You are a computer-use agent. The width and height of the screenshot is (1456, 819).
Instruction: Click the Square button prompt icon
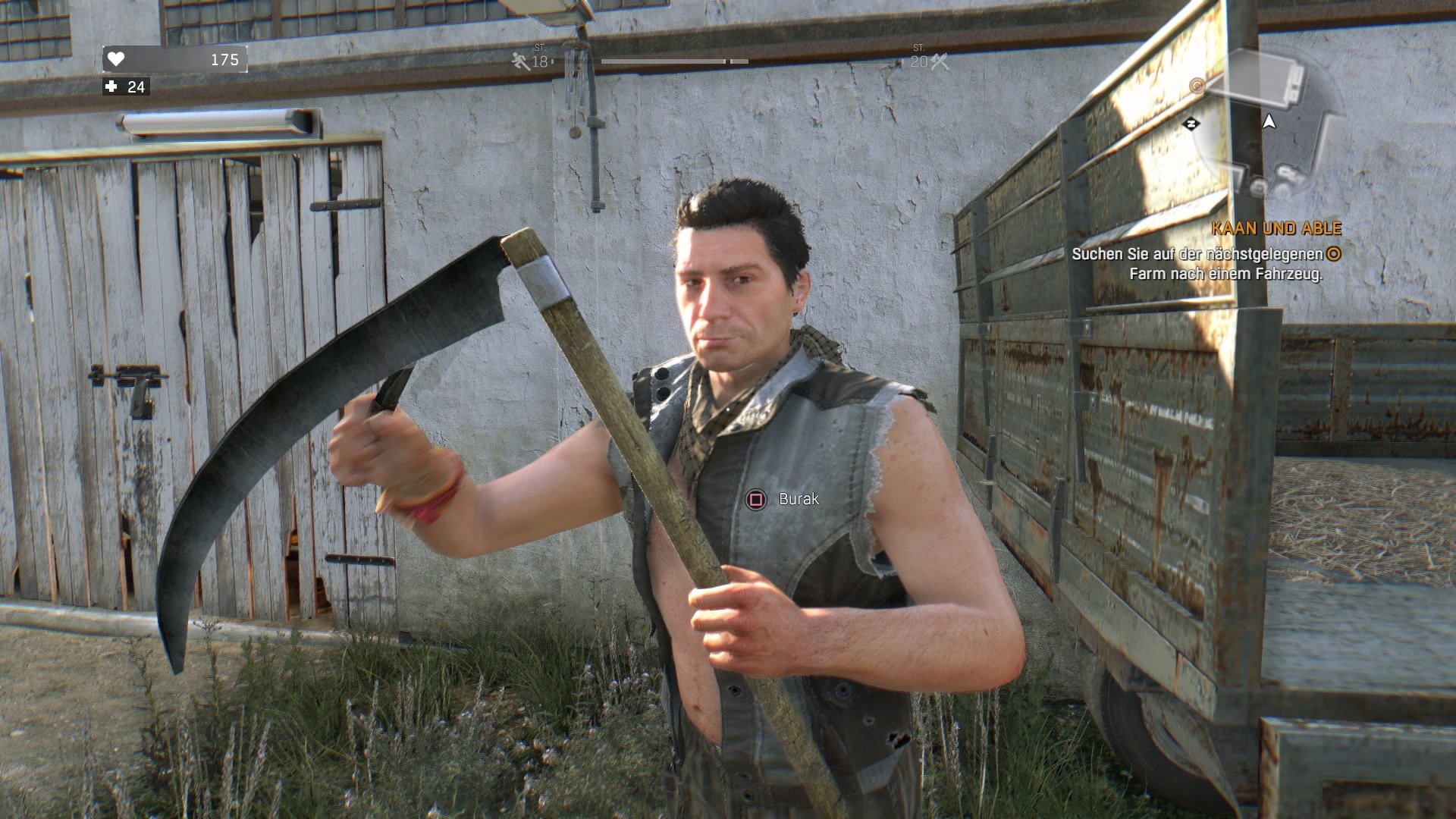755,500
